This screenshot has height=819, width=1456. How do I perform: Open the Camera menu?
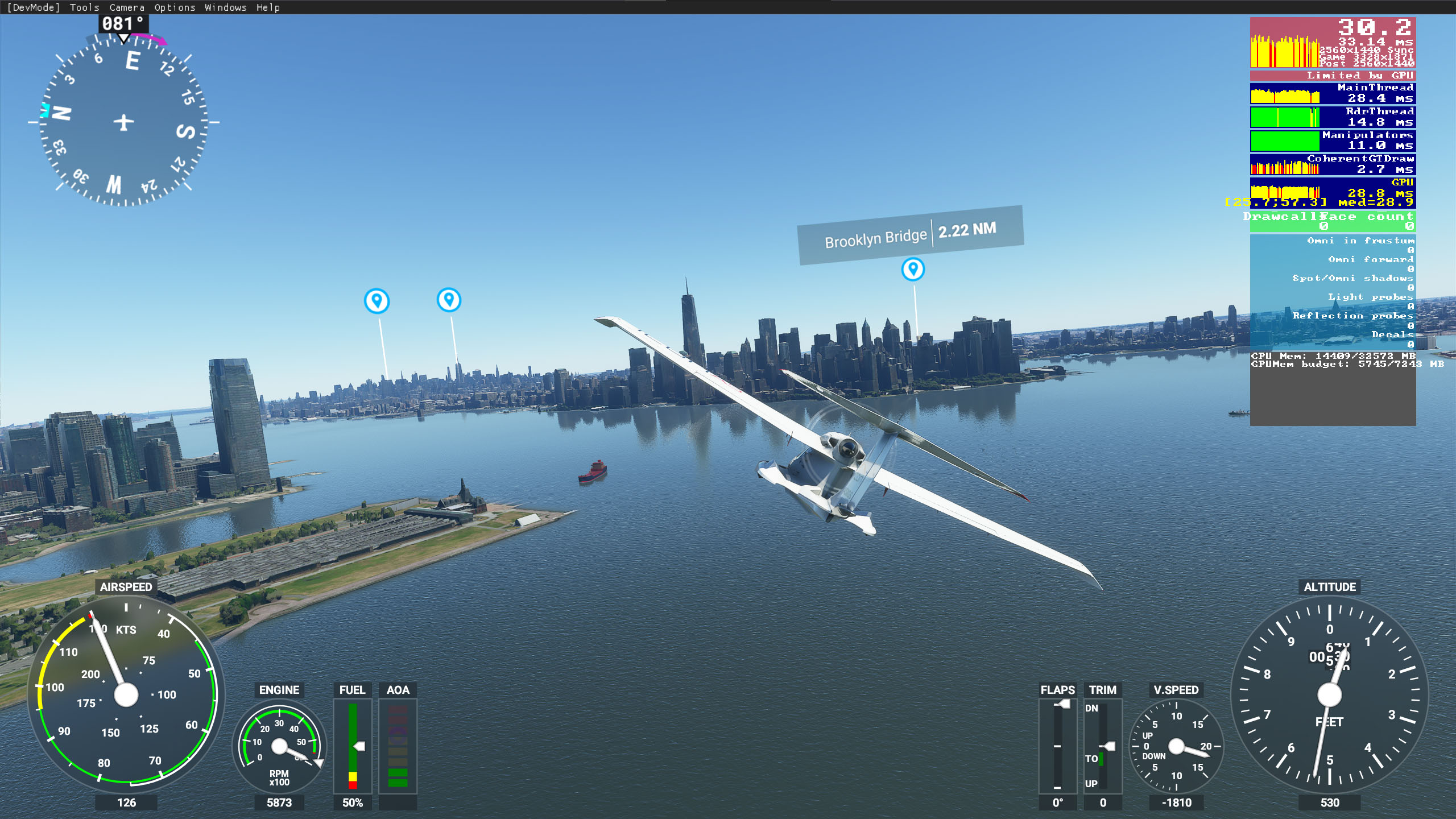pos(126,7)
